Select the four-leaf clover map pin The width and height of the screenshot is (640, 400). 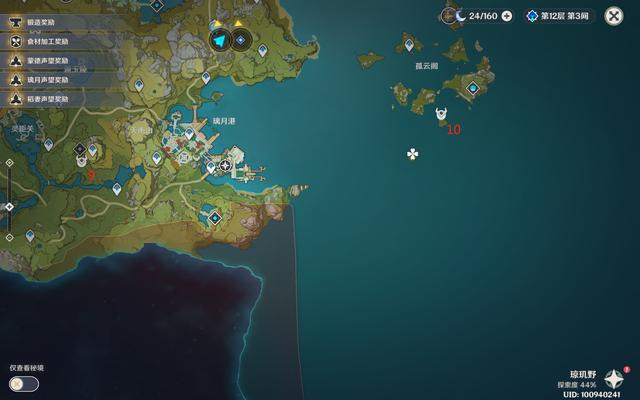pyautogui.click(x=412, y=154)
